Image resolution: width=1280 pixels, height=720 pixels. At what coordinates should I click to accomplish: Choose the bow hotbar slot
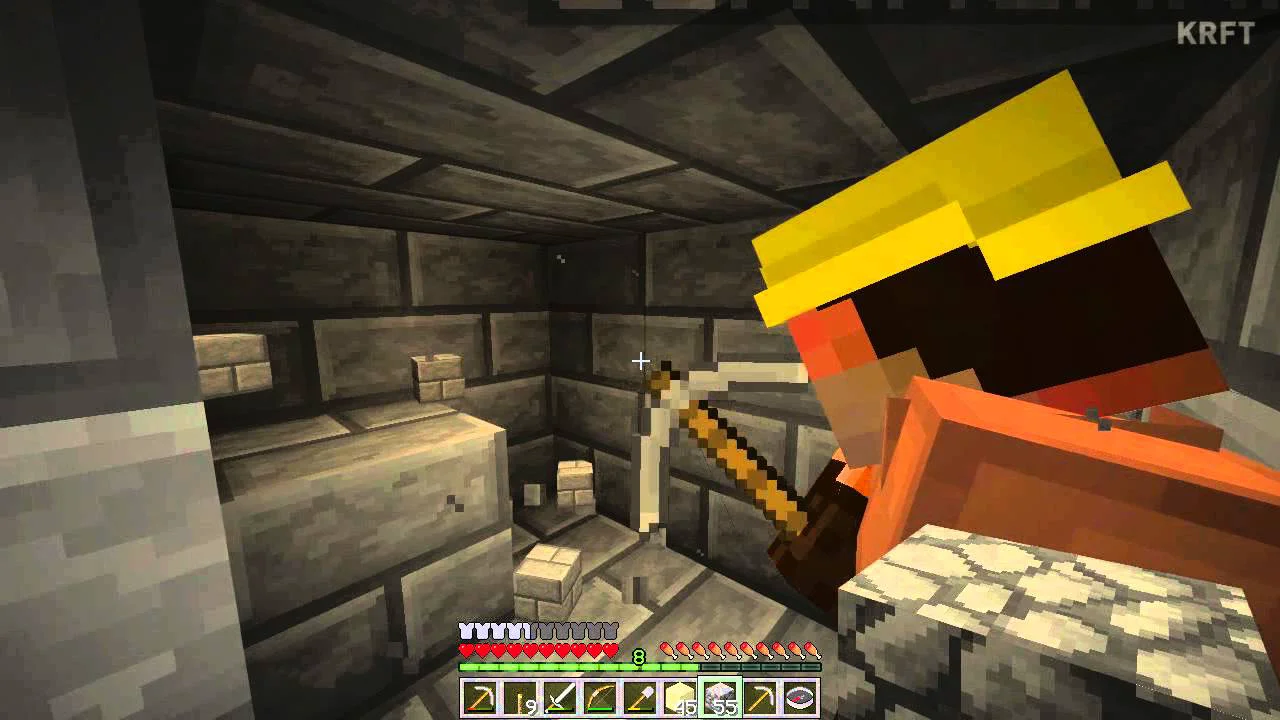[599, 697]
